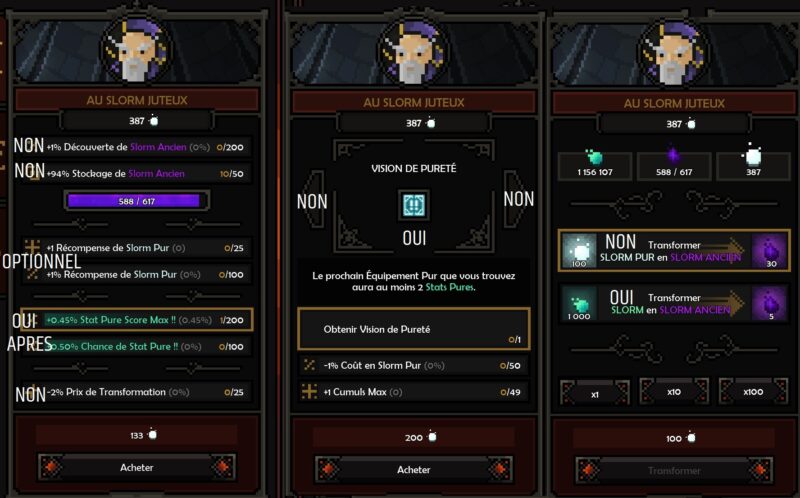The image size is (800, 498).
Task: Pick the +1 Cumuls Max upgrade
Action: click(413, 392)
